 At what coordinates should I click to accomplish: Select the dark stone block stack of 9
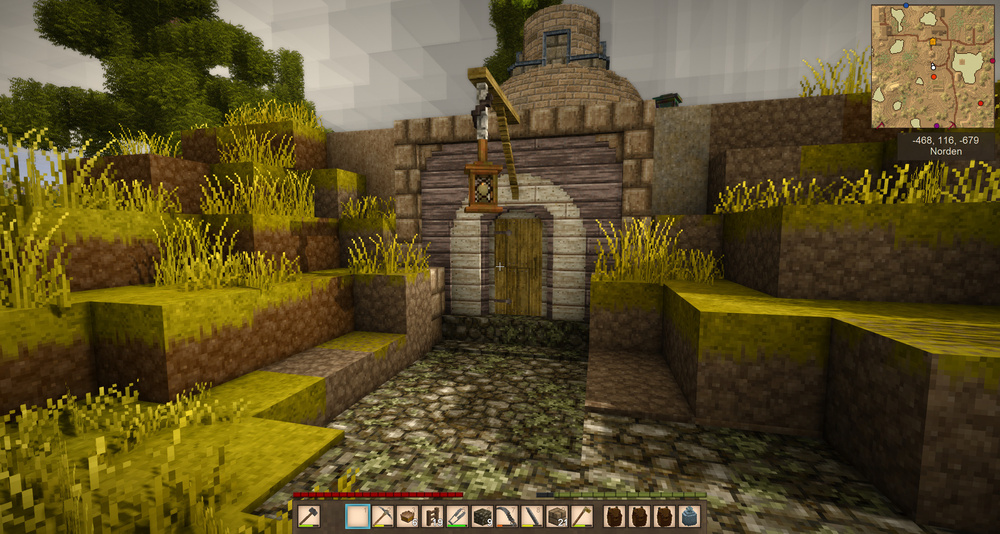tap(482, 516)
